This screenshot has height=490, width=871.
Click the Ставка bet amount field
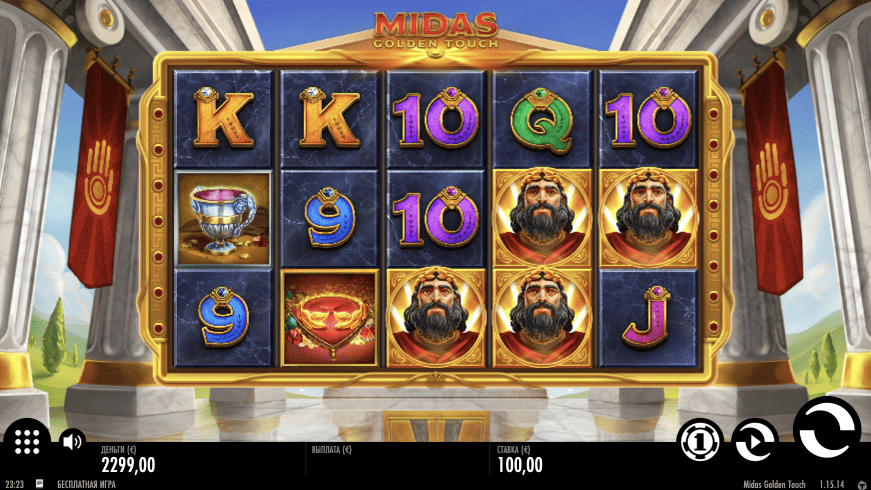pyautogui.click(x=520, y=464)
